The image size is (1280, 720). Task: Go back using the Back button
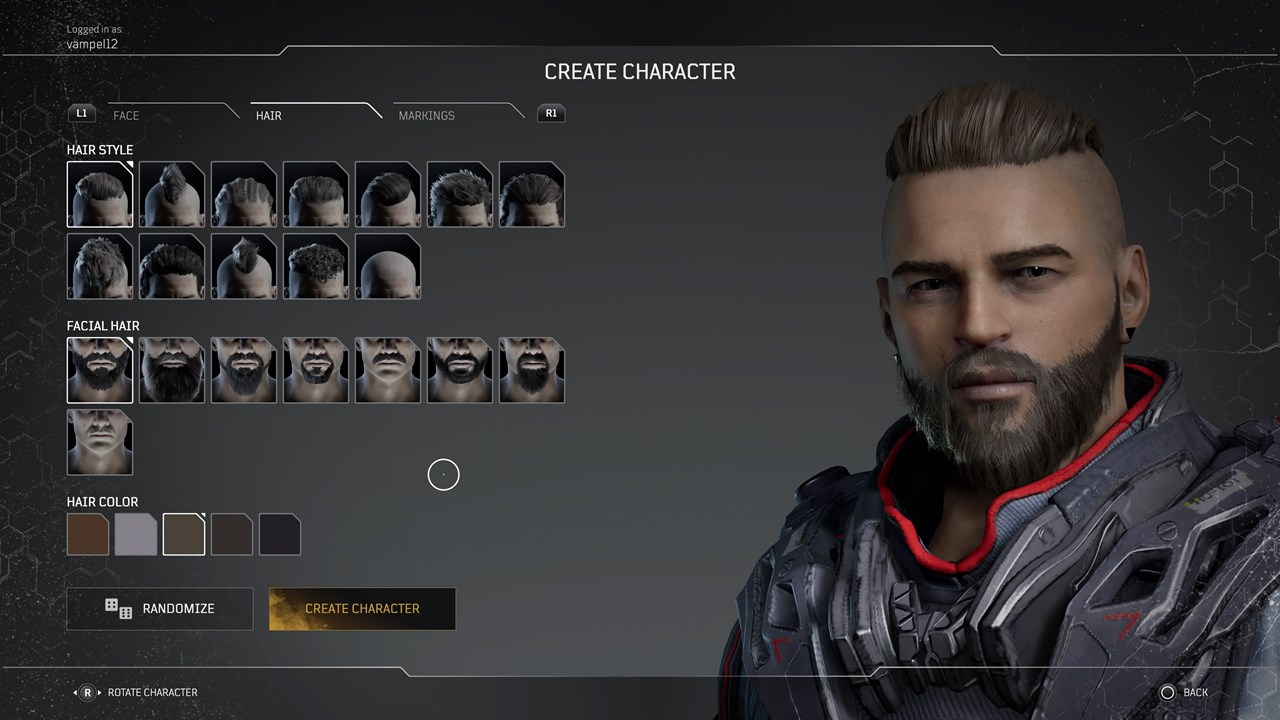click(1185, 692)
